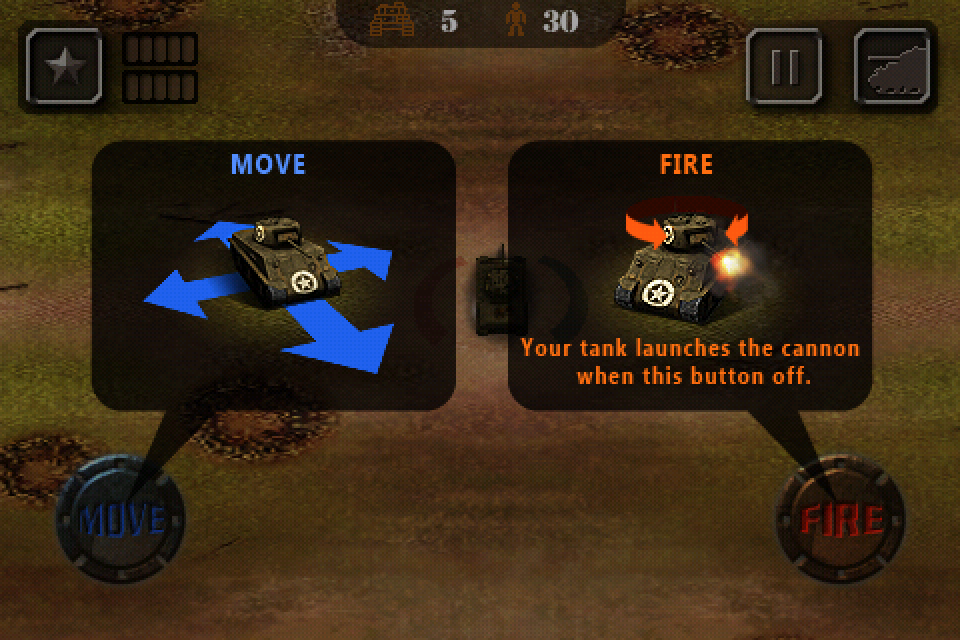Pause the game
The width and height of the screenshot is (960, 640).
(x=785, y=66)
